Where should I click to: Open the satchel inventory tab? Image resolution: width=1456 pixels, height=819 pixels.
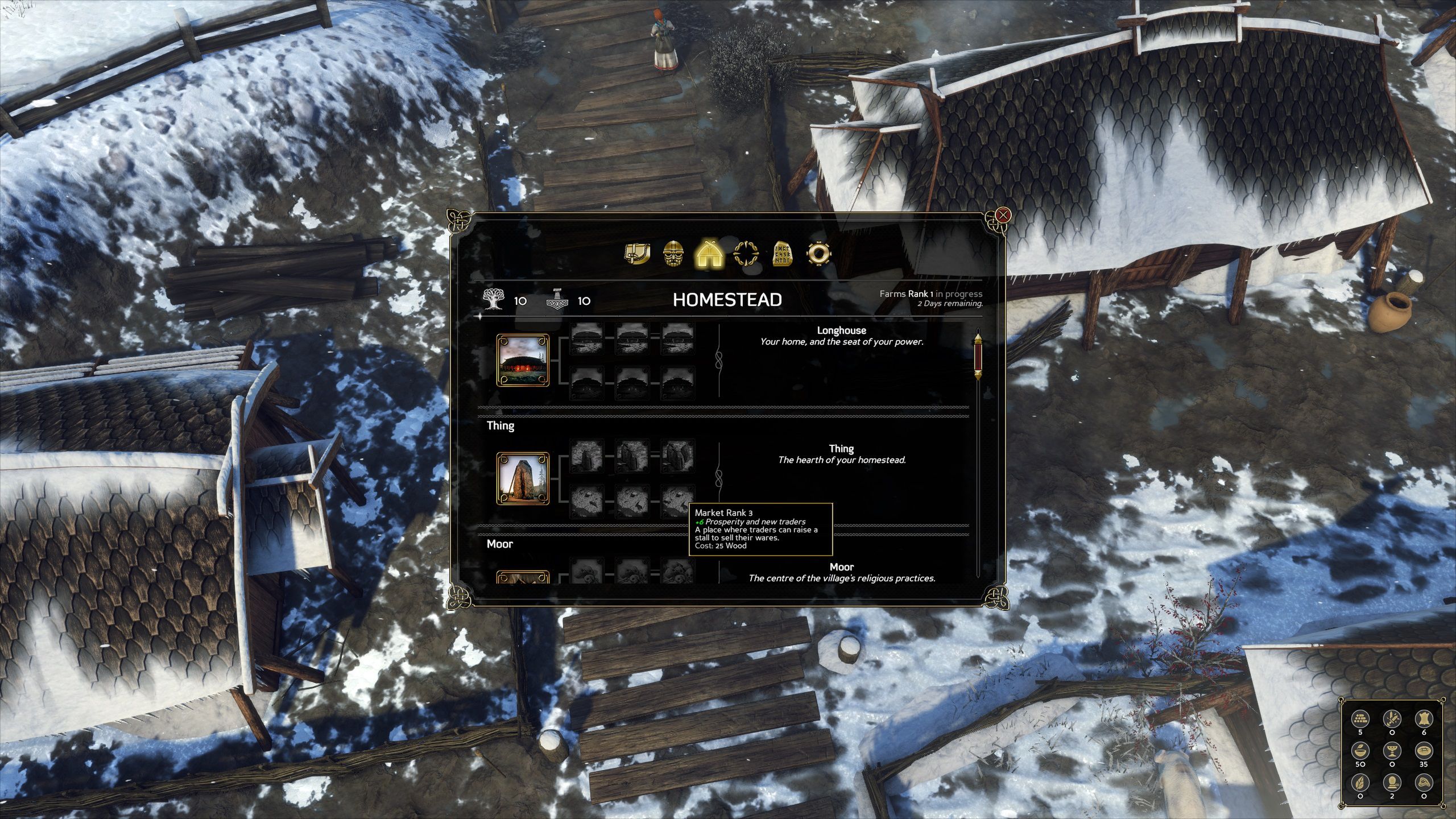click(x=637, y=254)
